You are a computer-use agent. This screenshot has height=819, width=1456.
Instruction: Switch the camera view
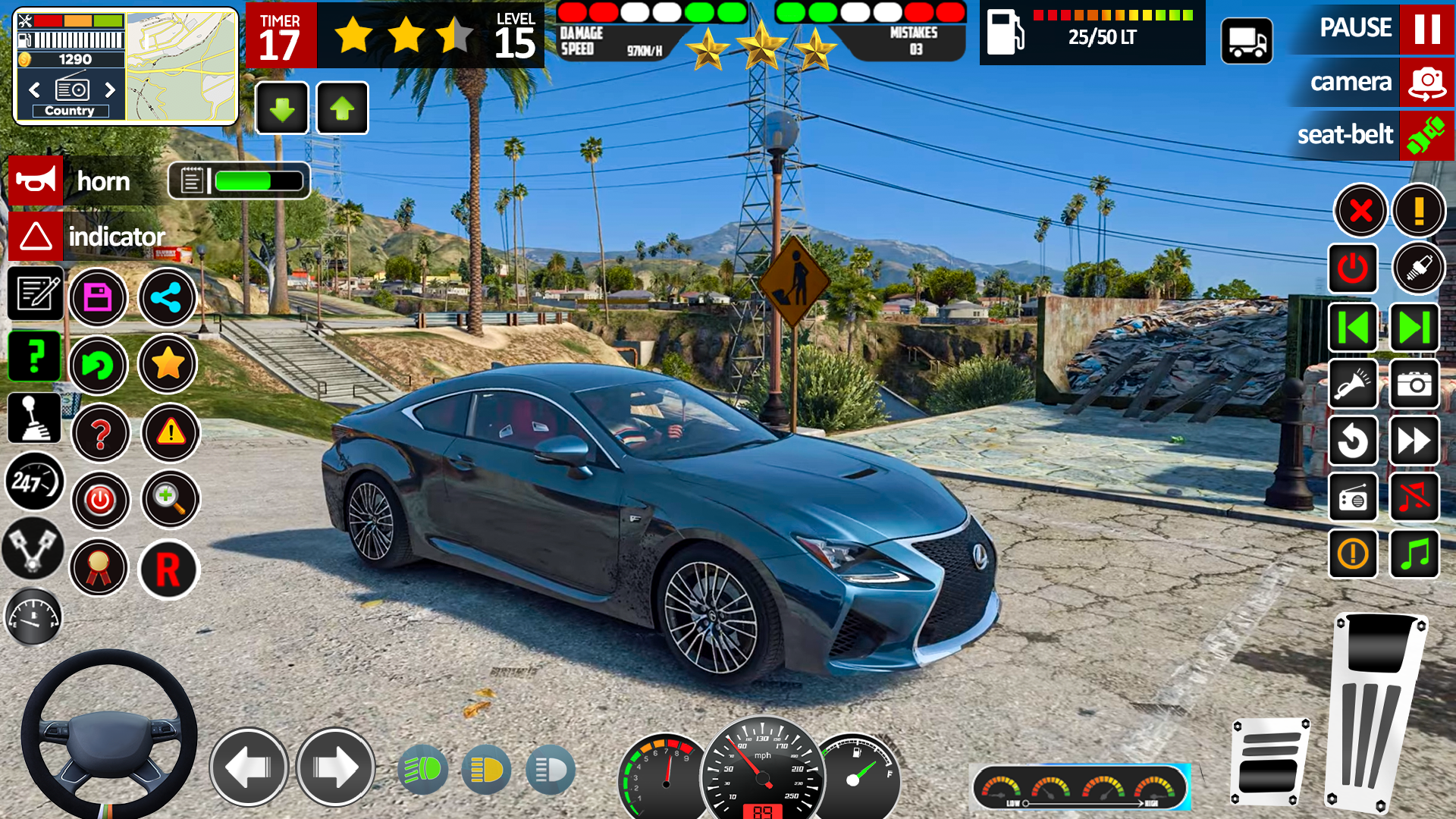pos(1426,82)
